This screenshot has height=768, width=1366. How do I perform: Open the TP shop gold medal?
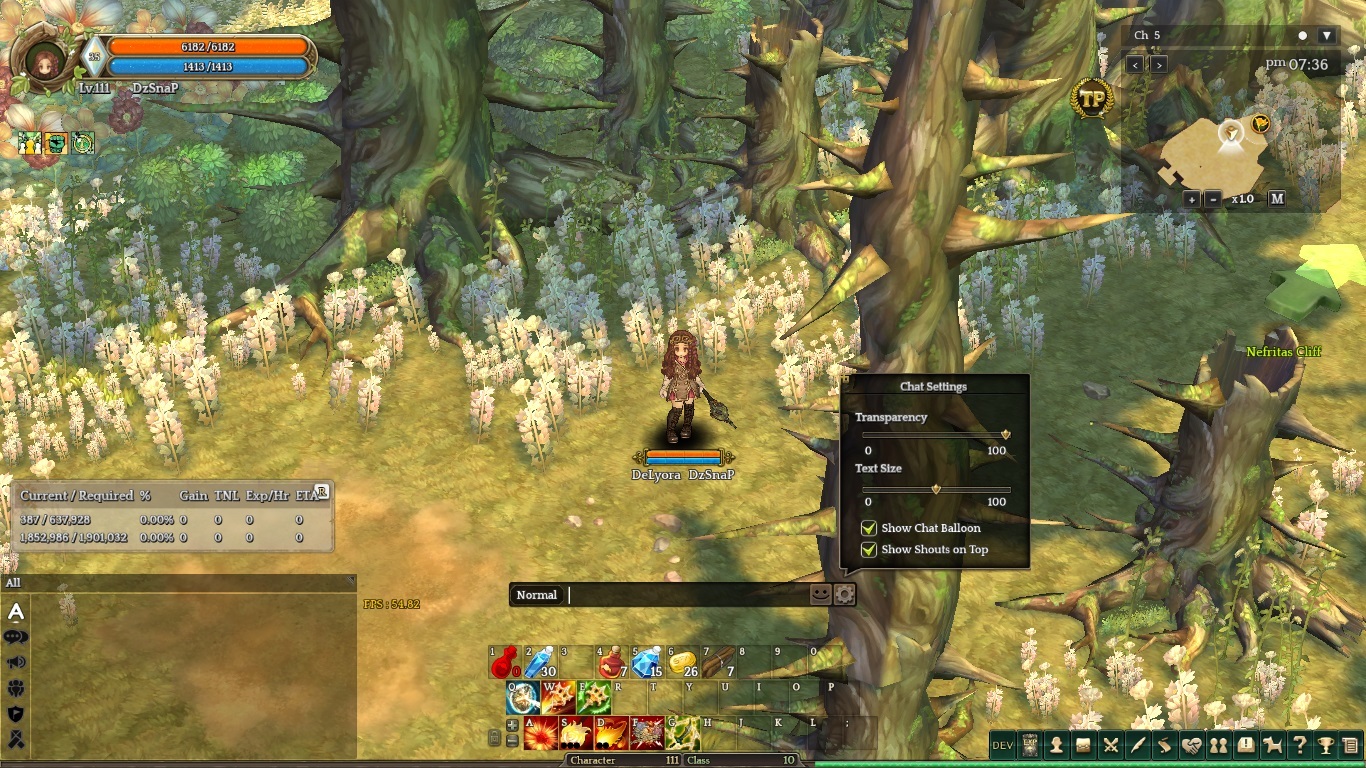pos(1091,99)
